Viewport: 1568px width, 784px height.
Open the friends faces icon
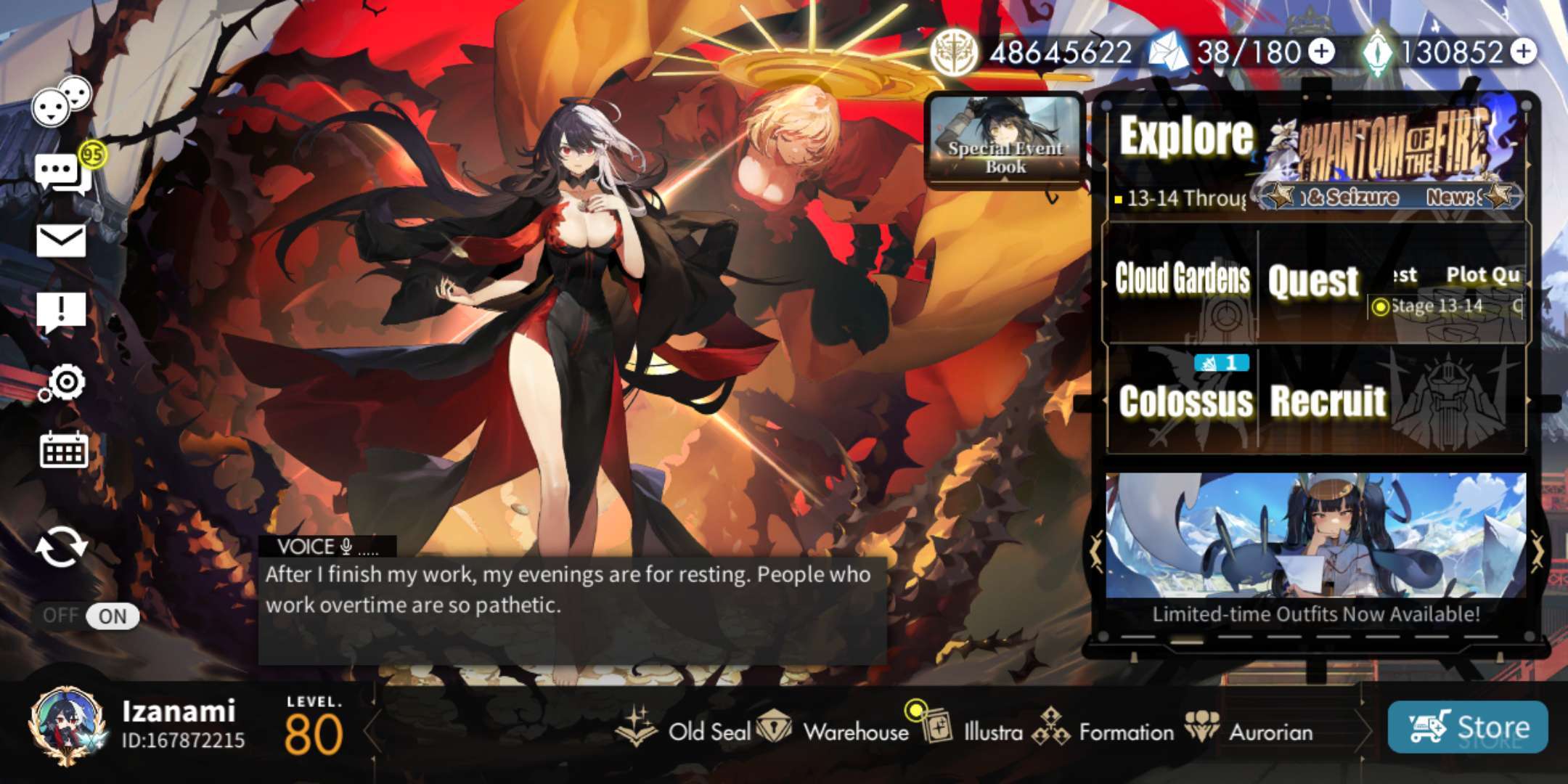pyautogui.click(x=61, y=102)
